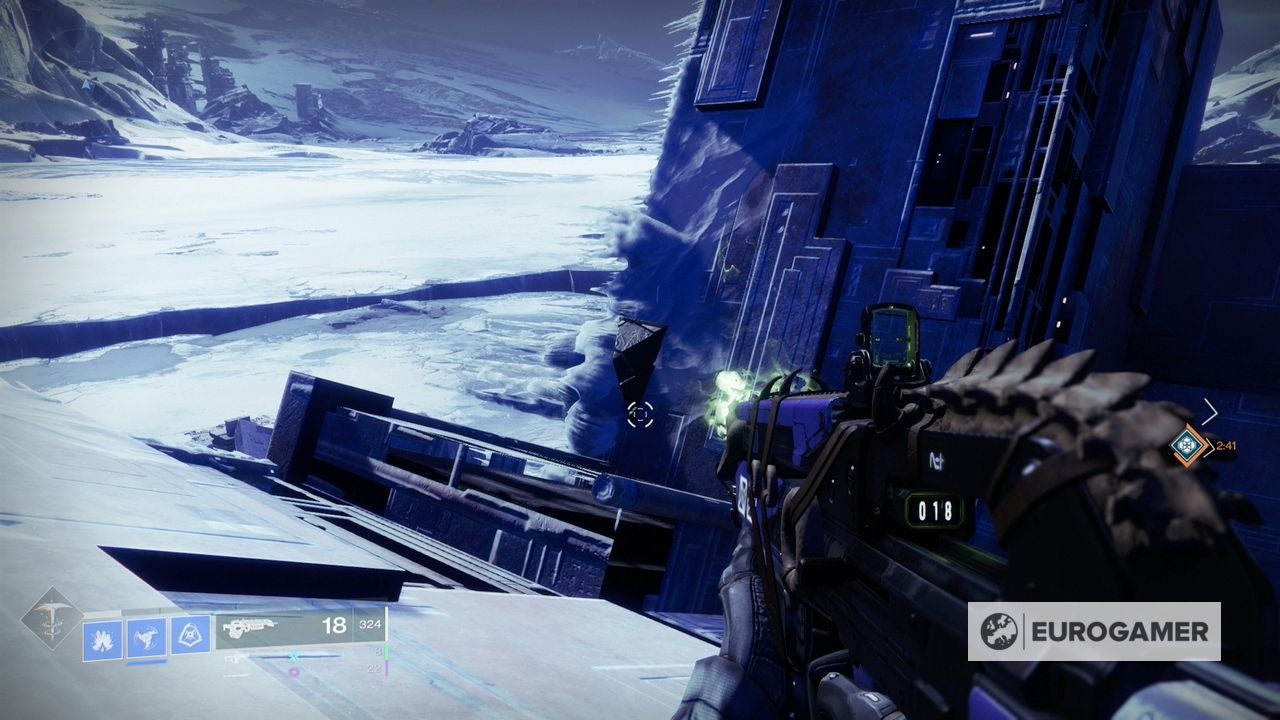The height and width of the screenshot is (720, 1280).
Task: Click the purple heavy ammo bar
Action: pos(387,668)
